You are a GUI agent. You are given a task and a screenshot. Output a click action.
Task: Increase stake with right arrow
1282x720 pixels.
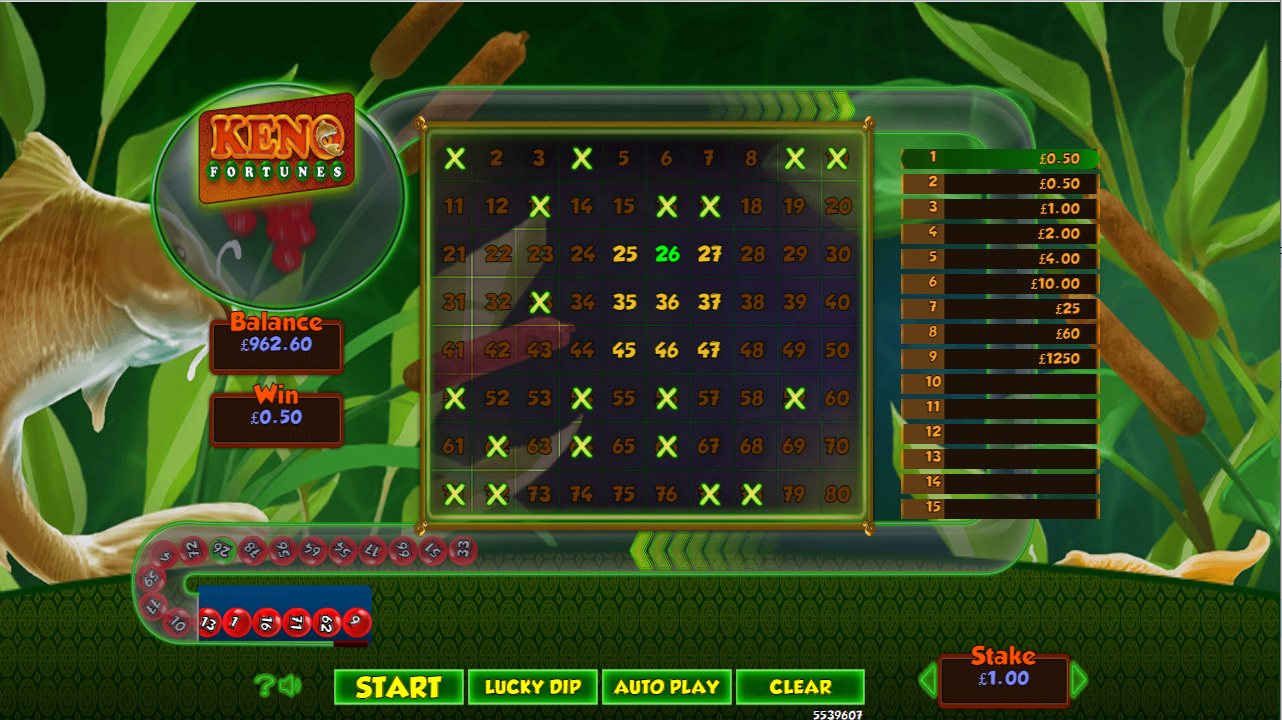tap(1079, 681)
